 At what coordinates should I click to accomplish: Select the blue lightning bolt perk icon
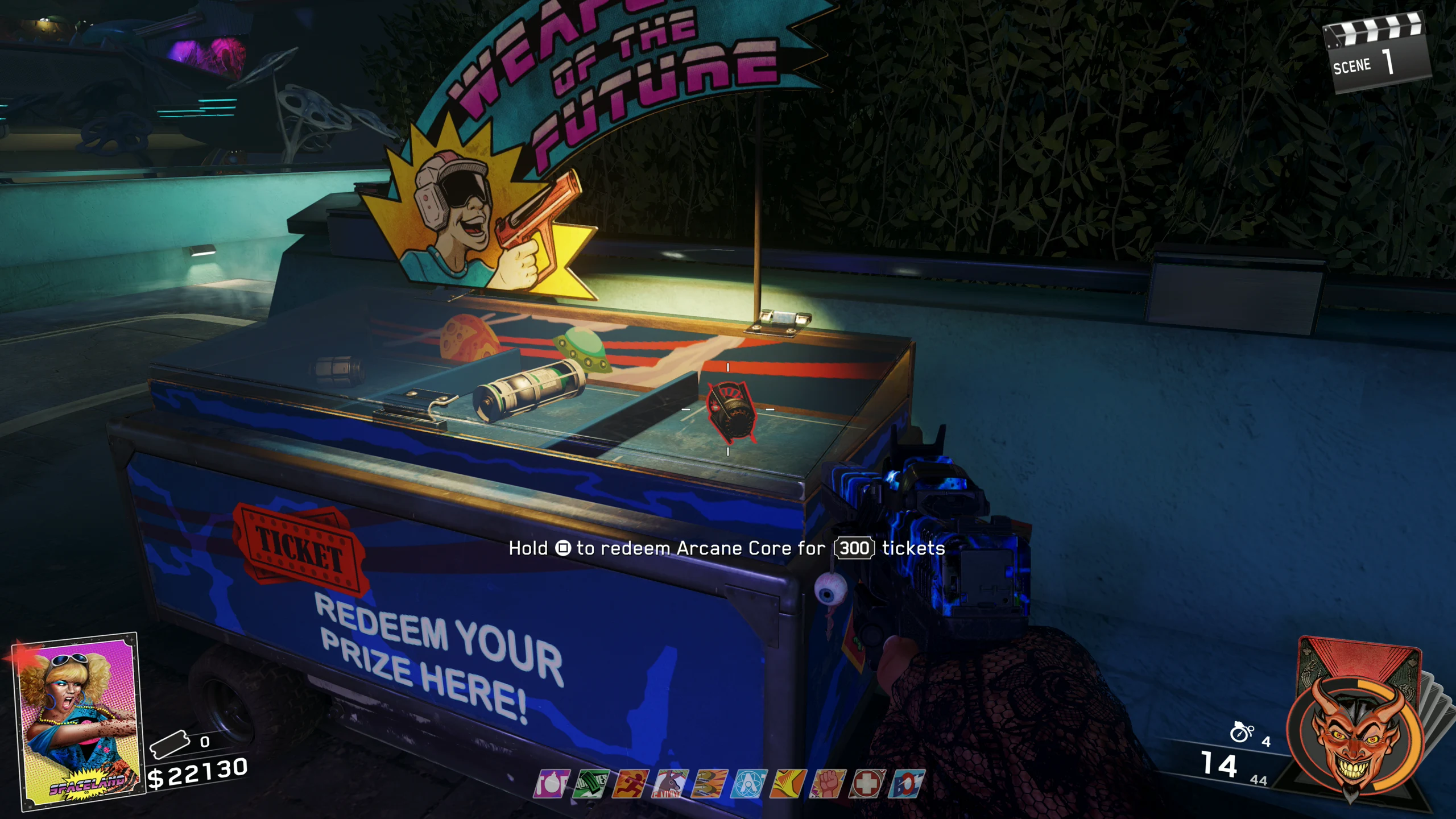click(x=906, y=784)
